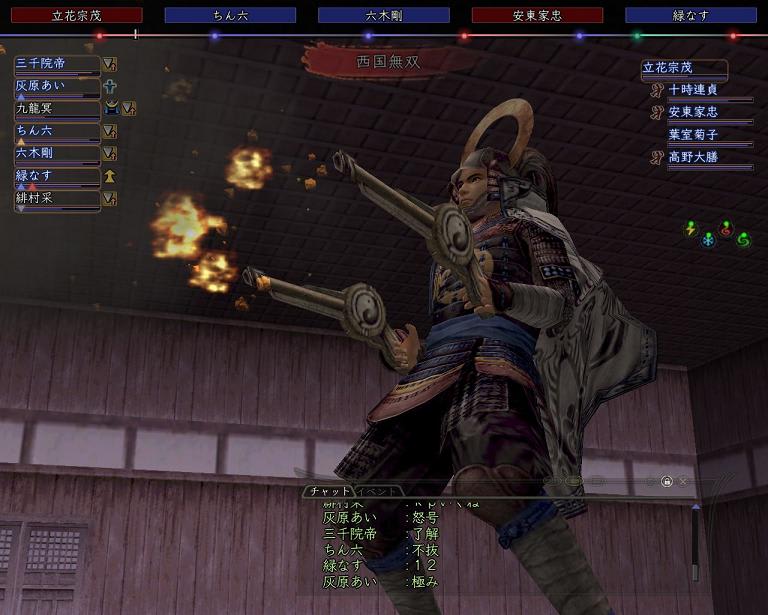Click the chat log scrollbar

click(695, 545)
